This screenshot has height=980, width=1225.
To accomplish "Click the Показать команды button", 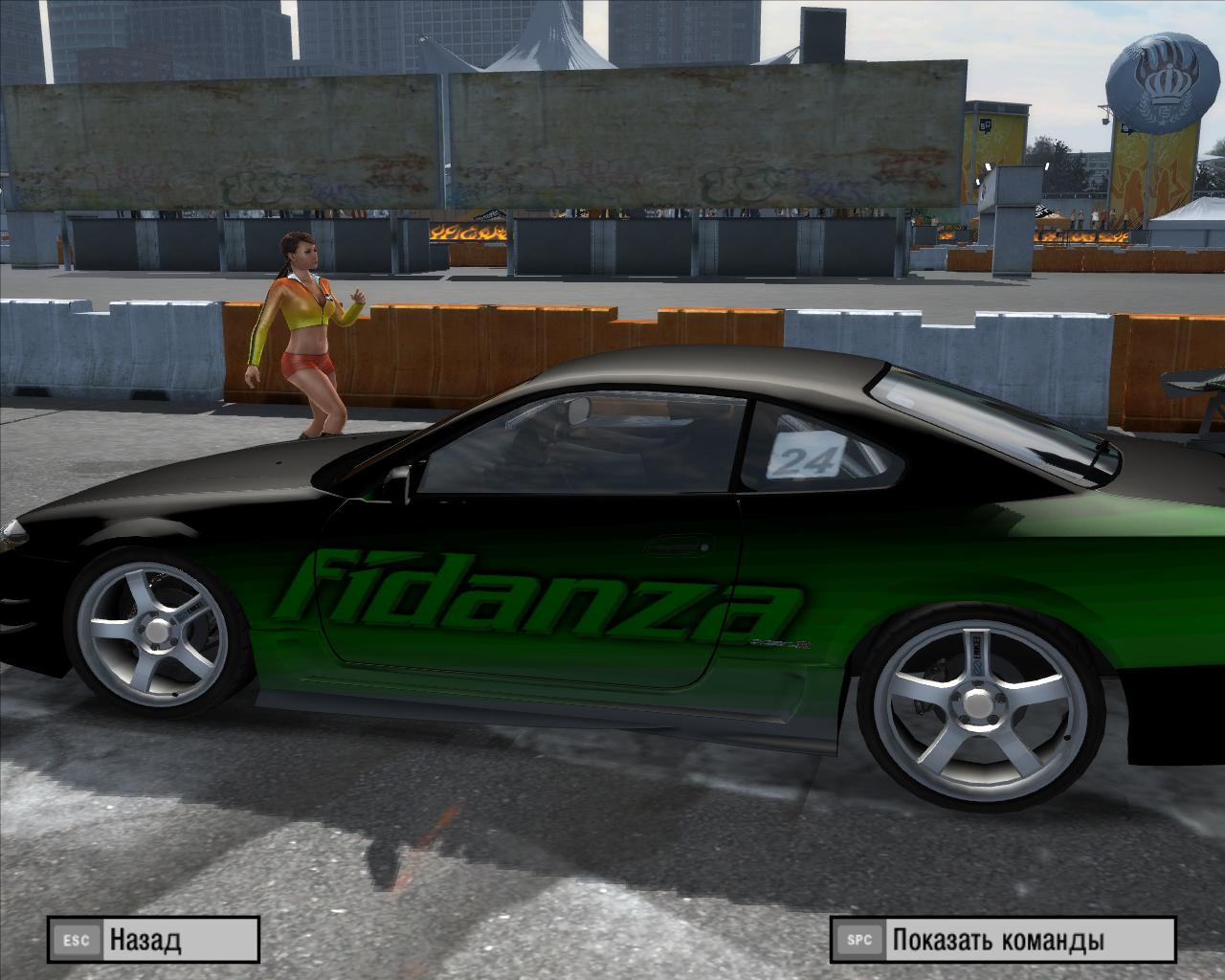I will point(1001,940).
